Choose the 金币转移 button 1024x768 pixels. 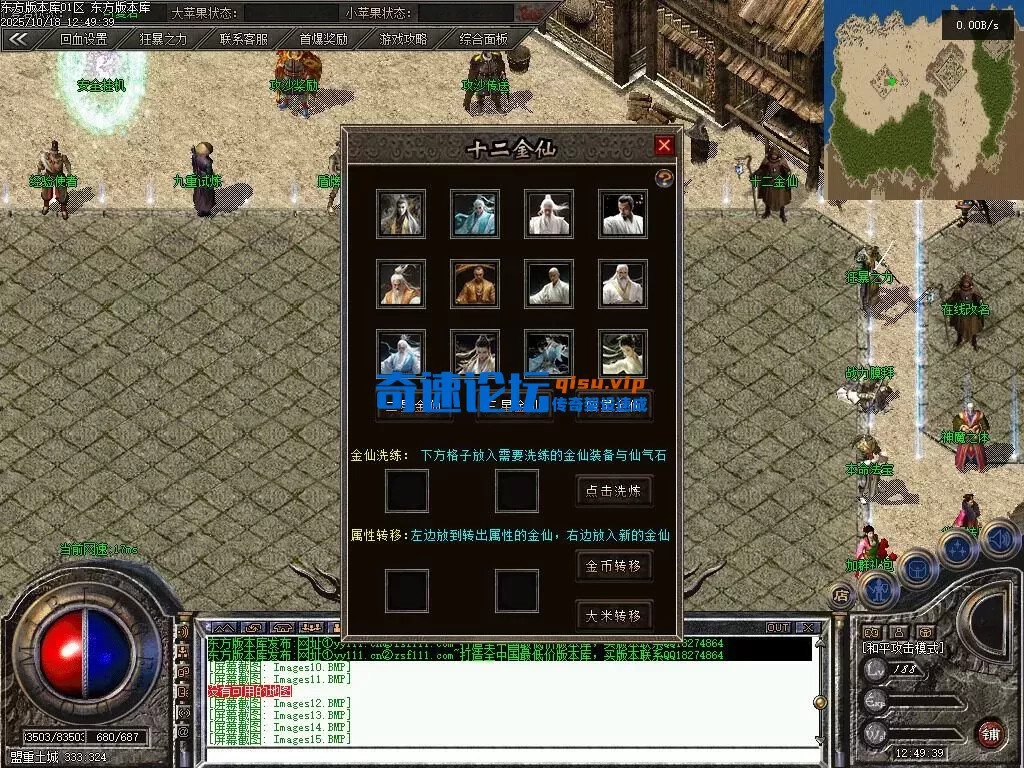click(x=614, y=565)
